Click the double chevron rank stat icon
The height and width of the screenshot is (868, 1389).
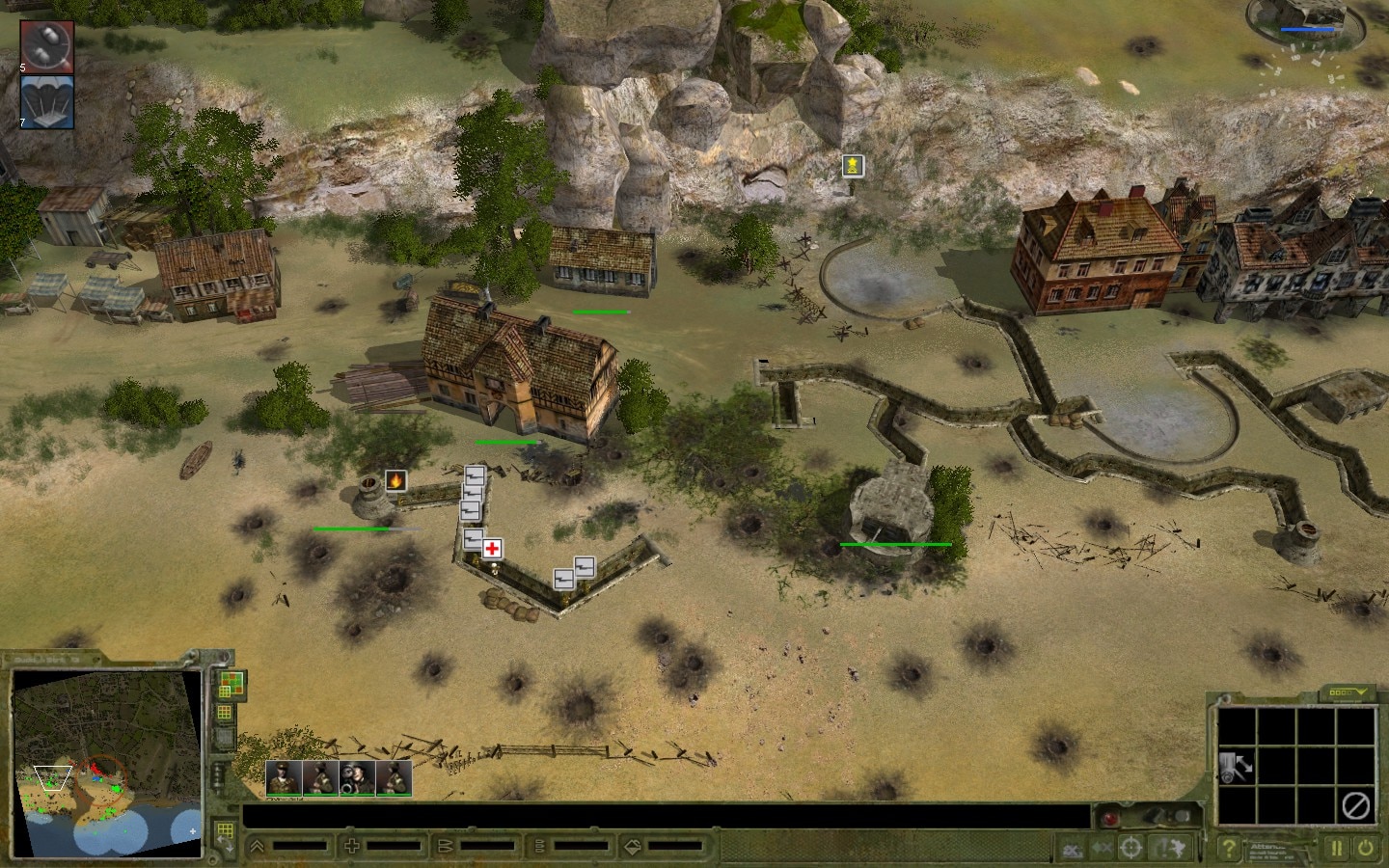click(x=258, y=847)
